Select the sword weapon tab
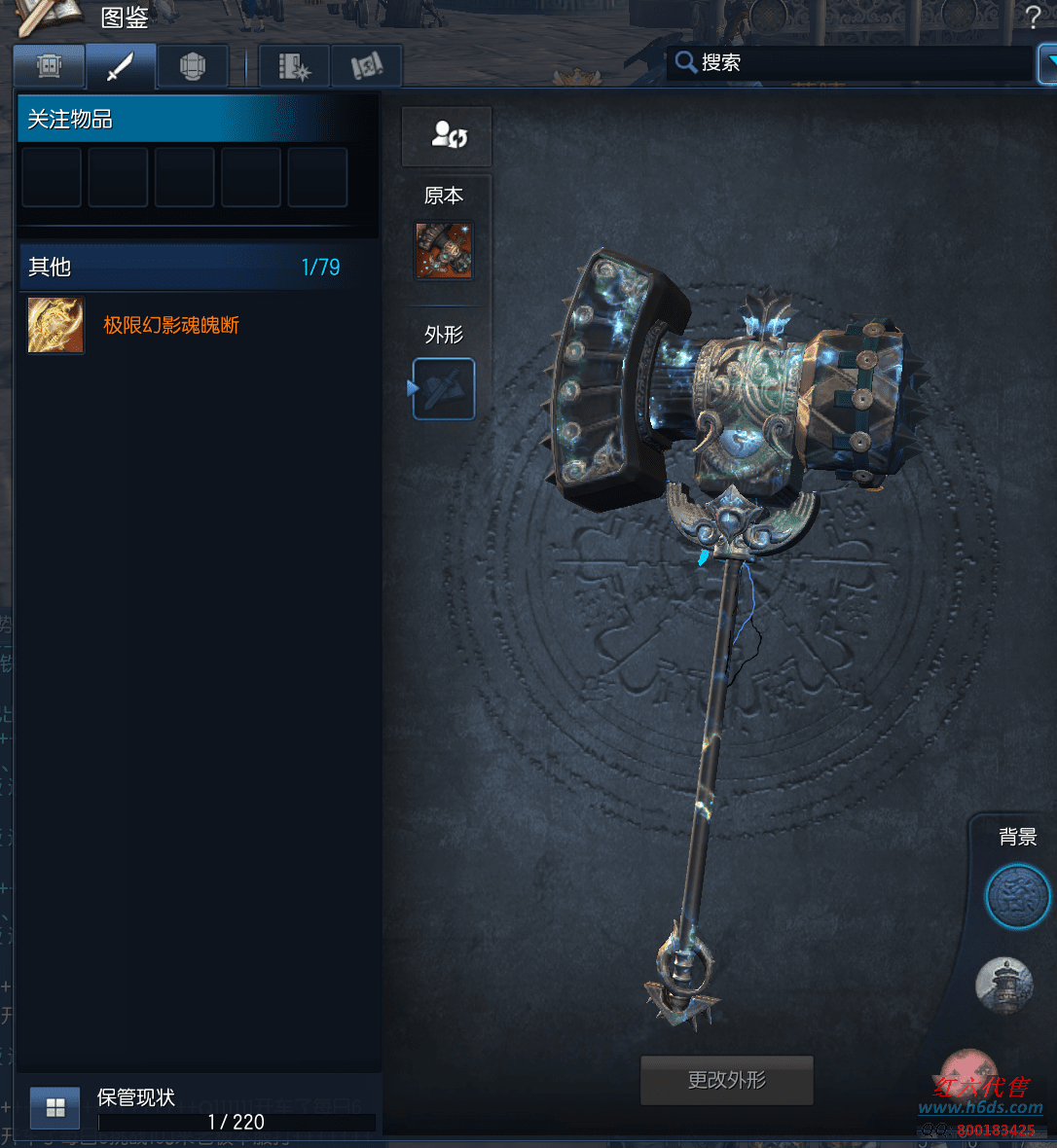This screenshot has height=1148, width=1057. [121, 66]
